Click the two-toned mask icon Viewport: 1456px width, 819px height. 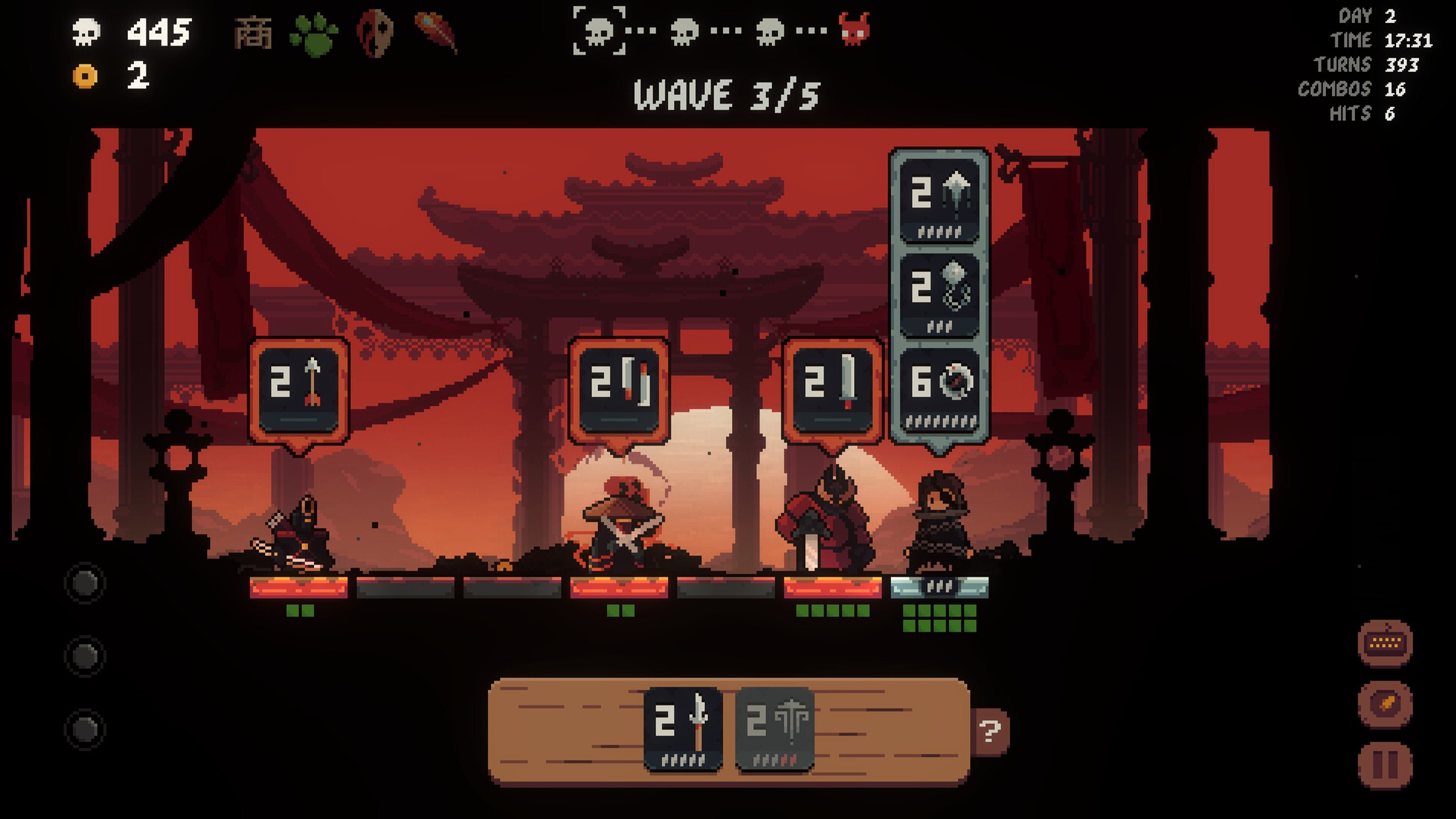pyautogui.click(x=375, y=33)
